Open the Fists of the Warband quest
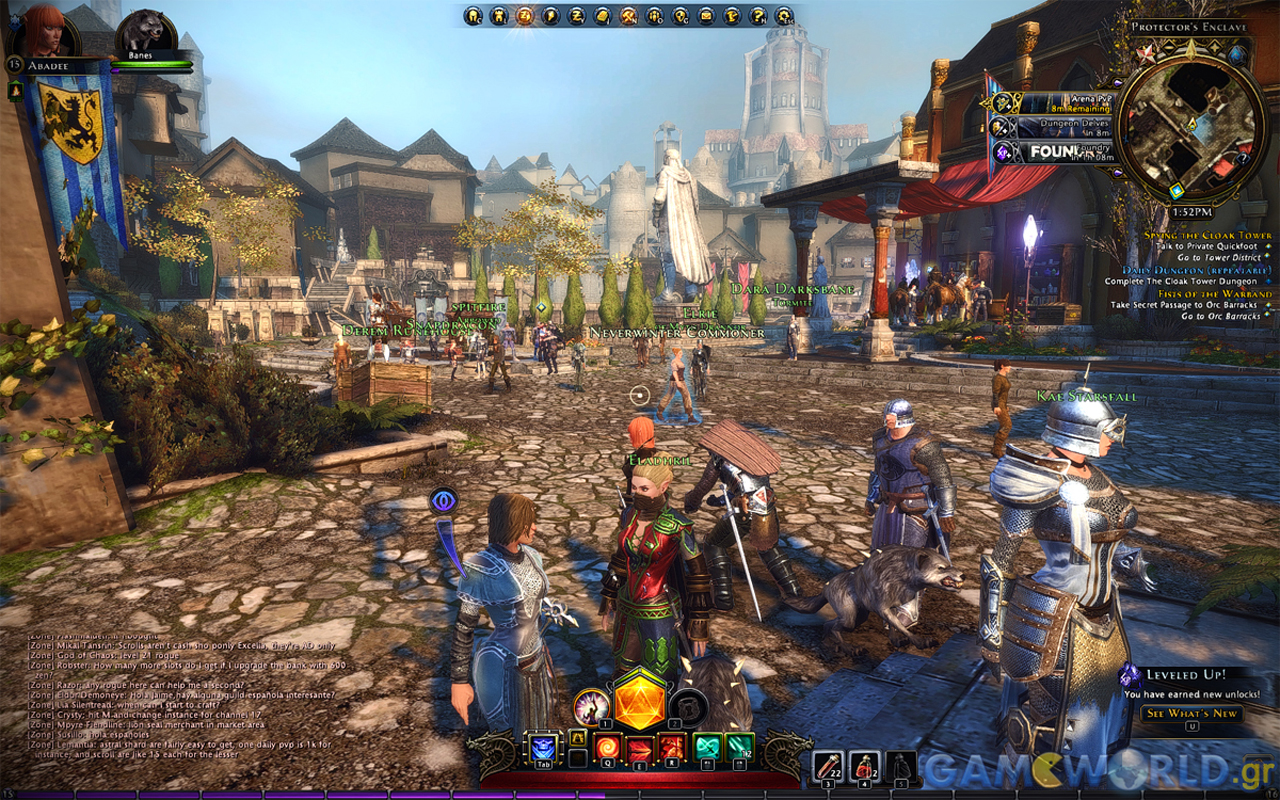The height and width of the screenshot is (800, 1280). coord(1215,294)
